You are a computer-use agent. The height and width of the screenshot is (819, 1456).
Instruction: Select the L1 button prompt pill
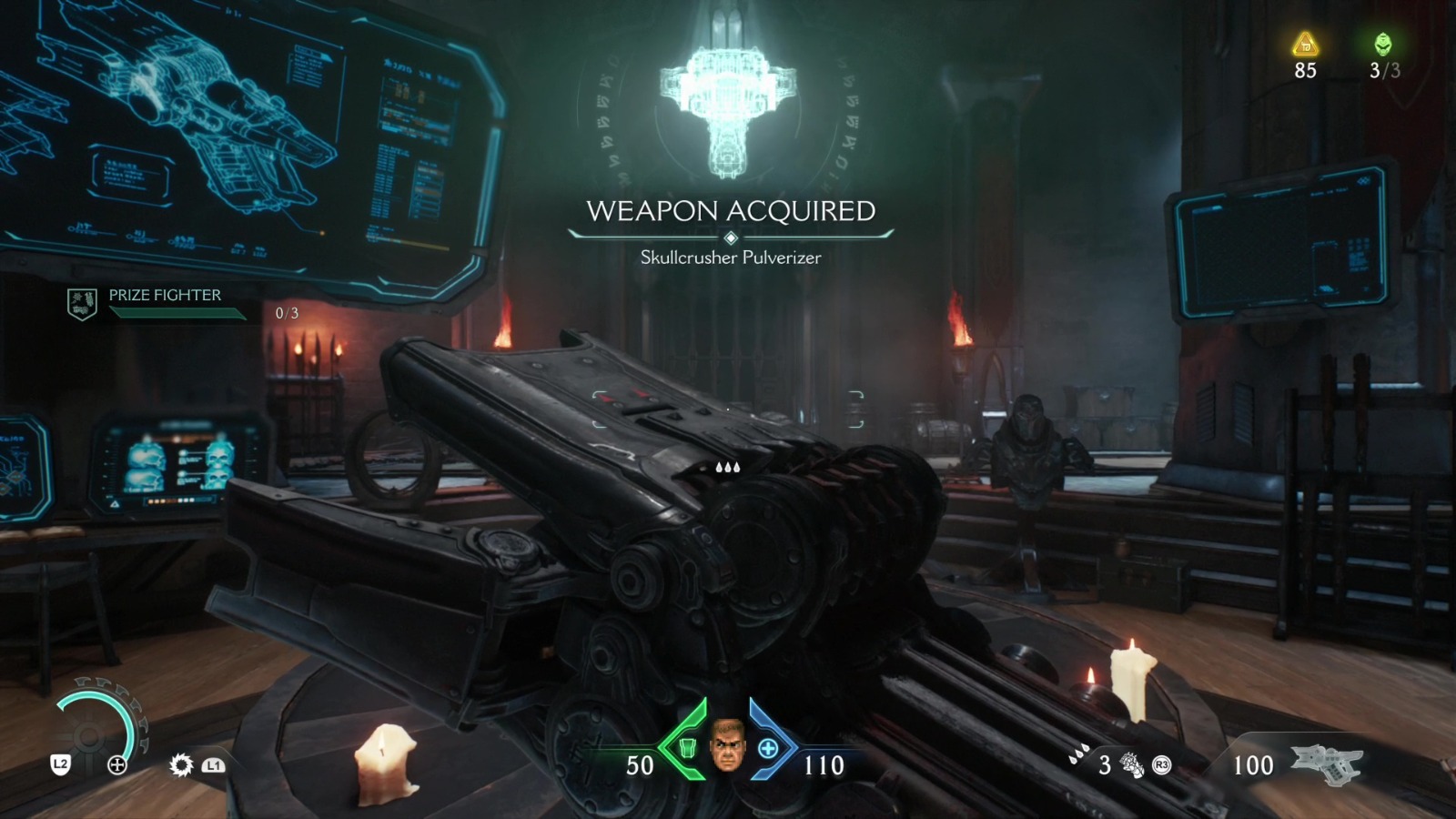pos(213,765)
